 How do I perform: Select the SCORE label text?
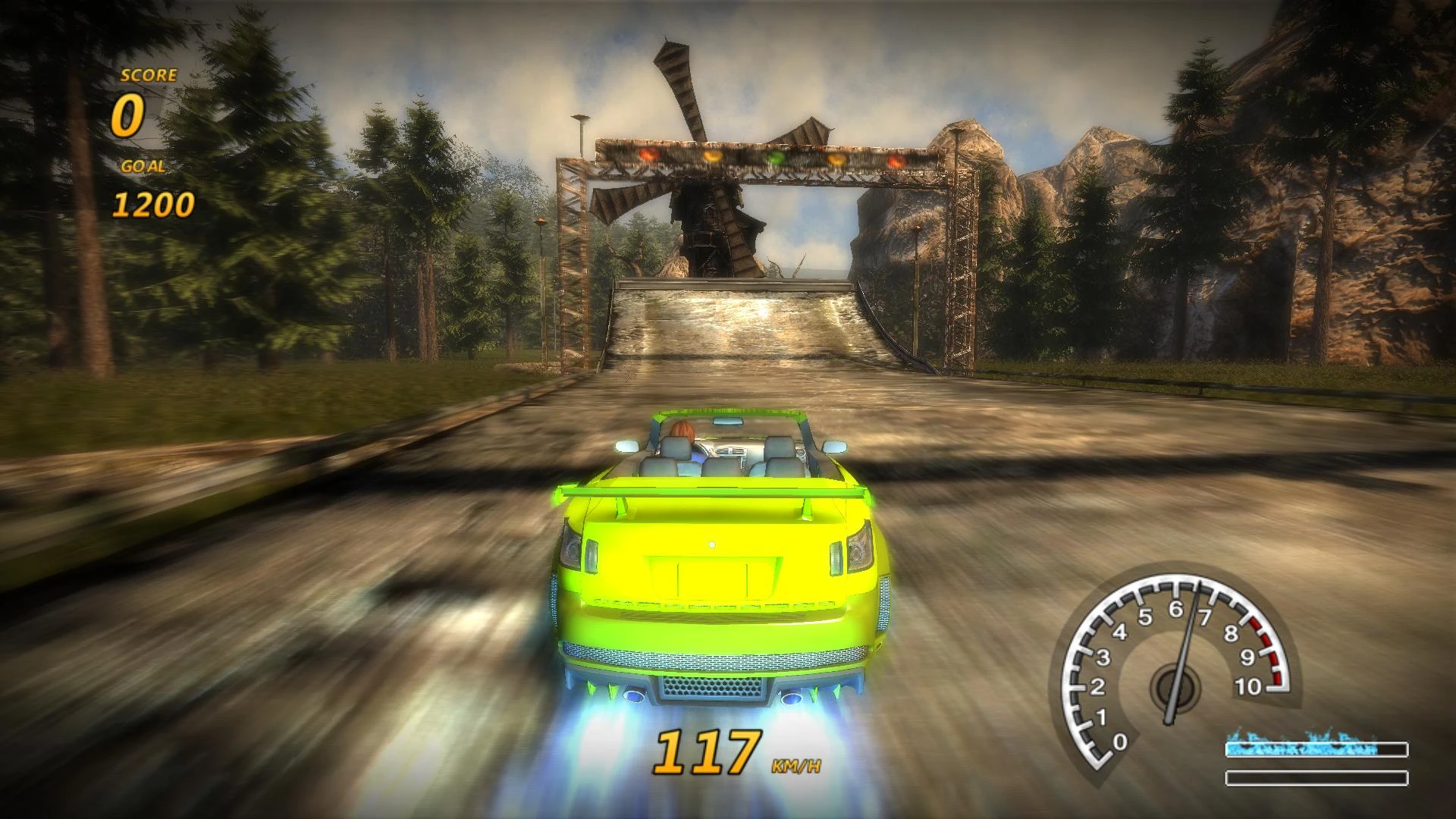coord(149,76)
